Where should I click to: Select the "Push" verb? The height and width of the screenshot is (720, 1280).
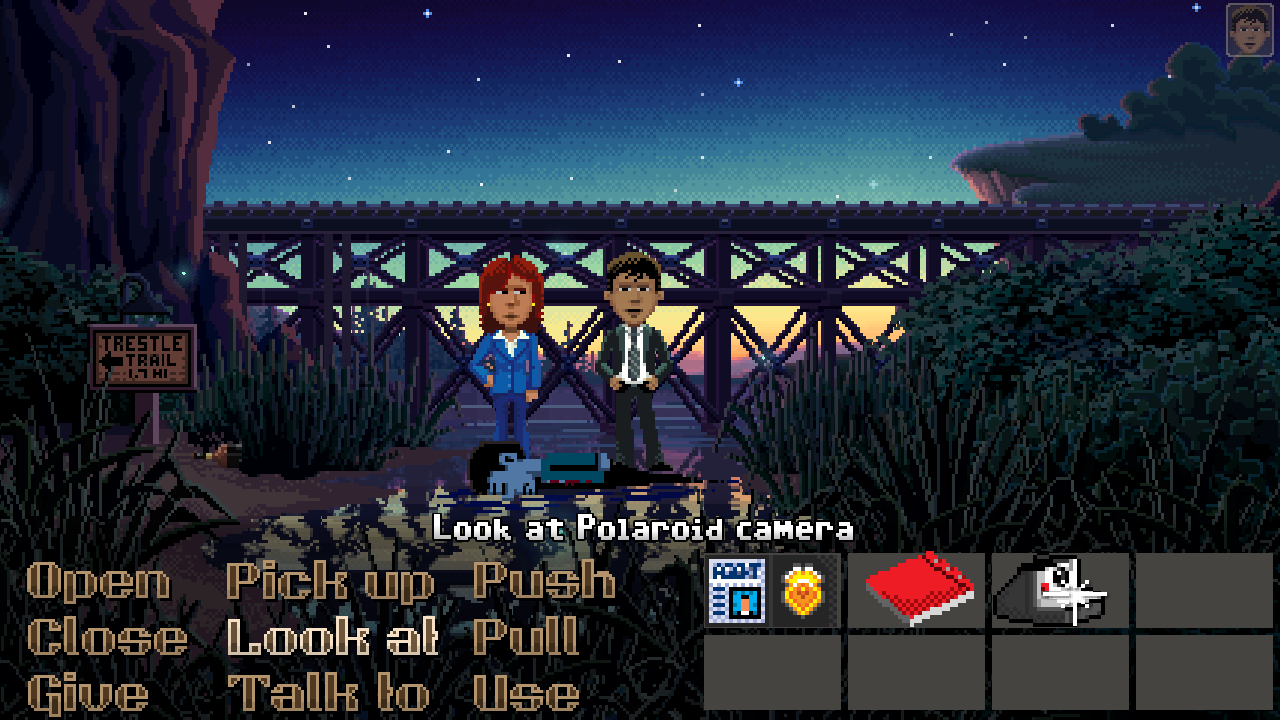tap(545, 582)
